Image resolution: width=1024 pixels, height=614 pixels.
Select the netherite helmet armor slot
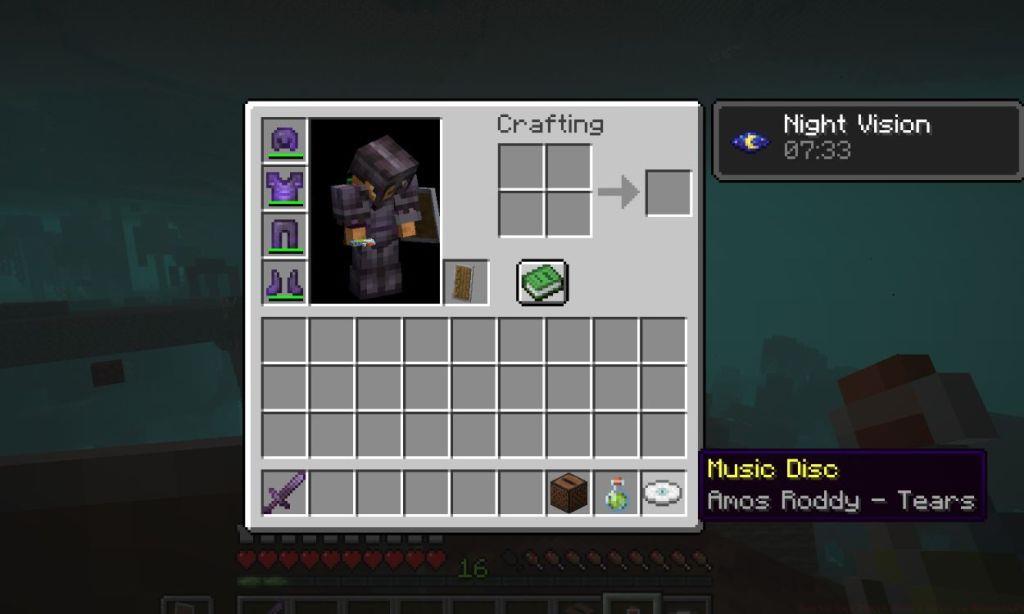click(x=285, y=141)
